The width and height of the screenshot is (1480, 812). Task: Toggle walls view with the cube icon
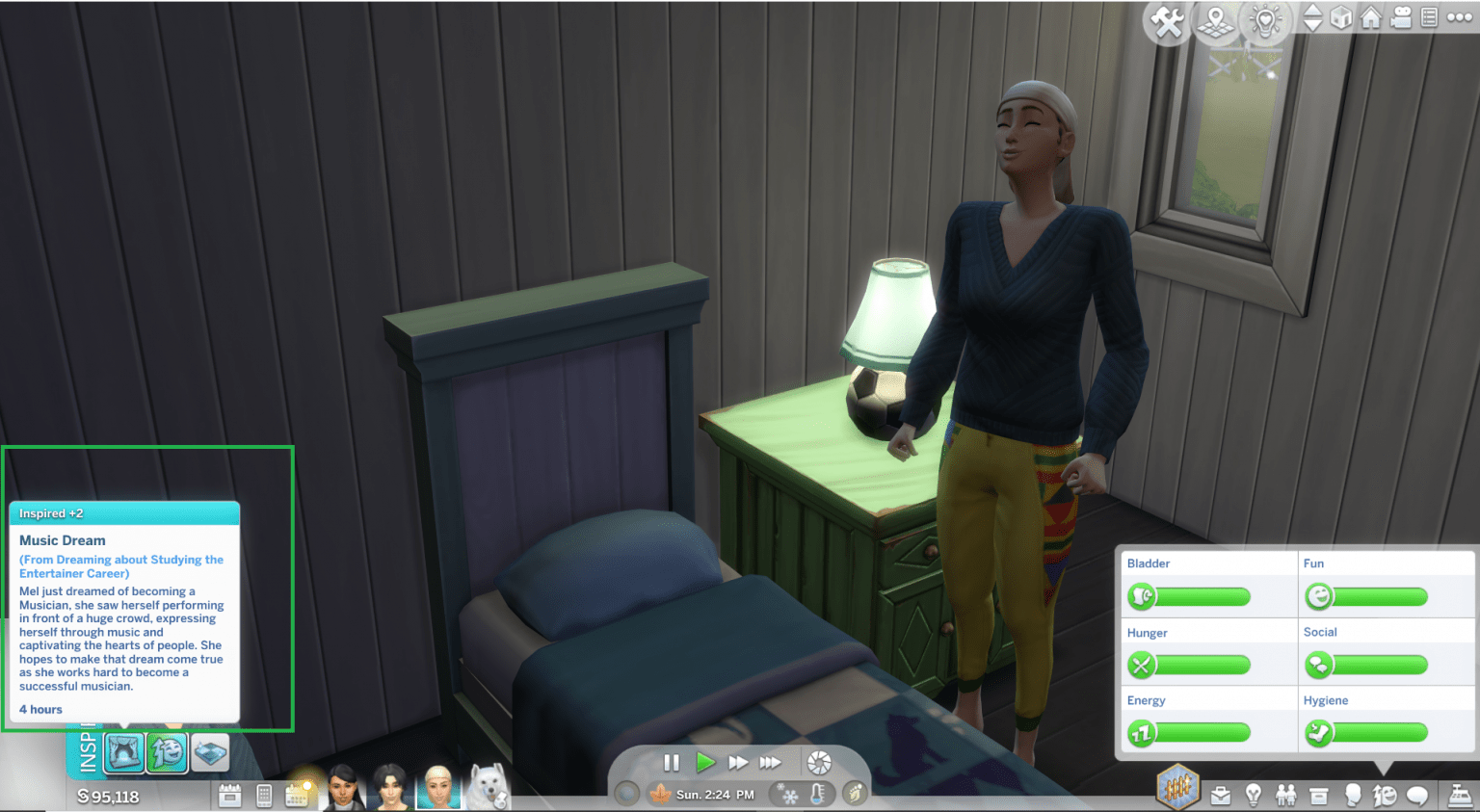tap(1339, 16)
